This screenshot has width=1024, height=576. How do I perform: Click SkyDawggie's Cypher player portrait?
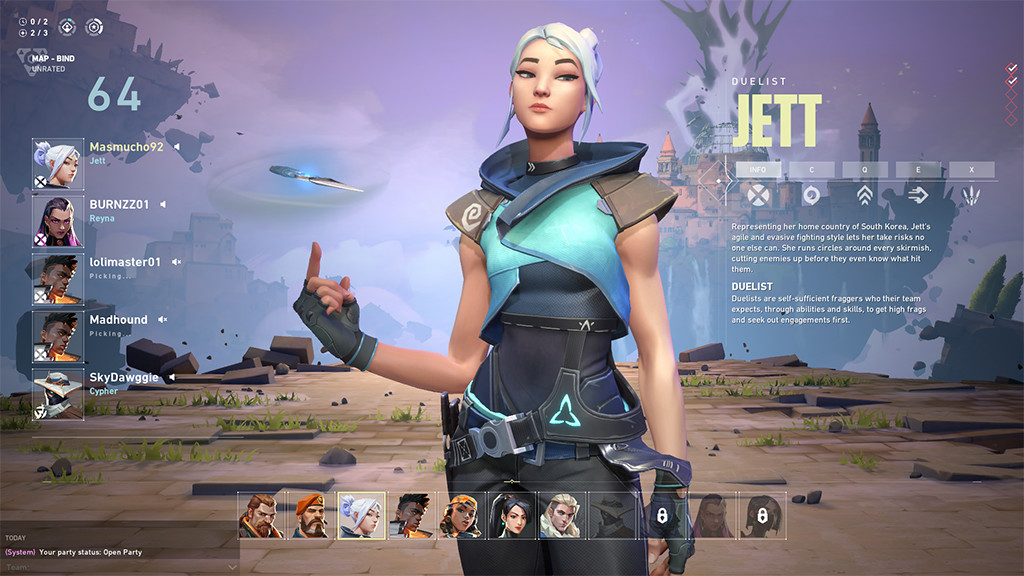(x=58, y=394)
